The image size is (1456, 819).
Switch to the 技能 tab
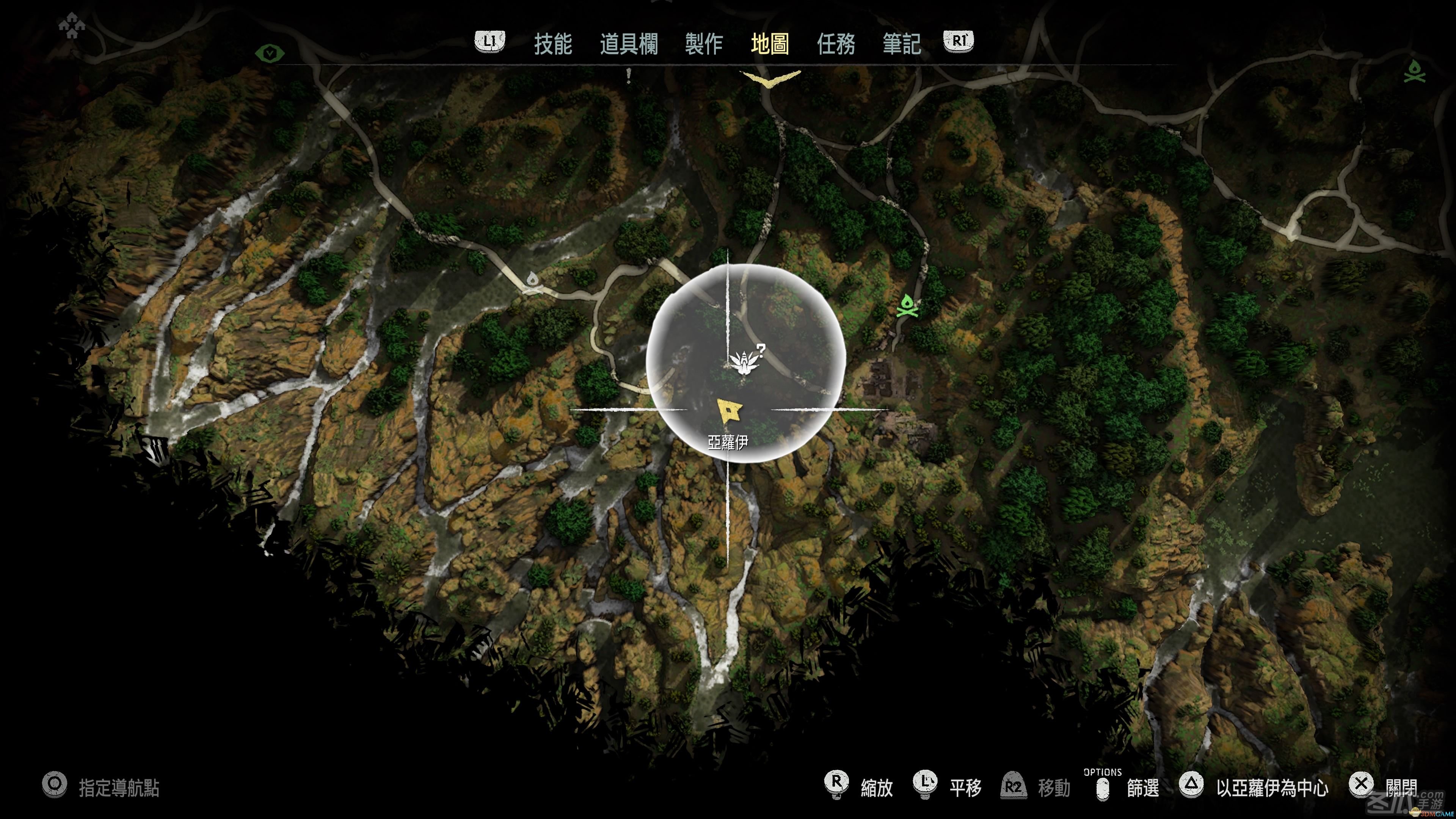553,44
